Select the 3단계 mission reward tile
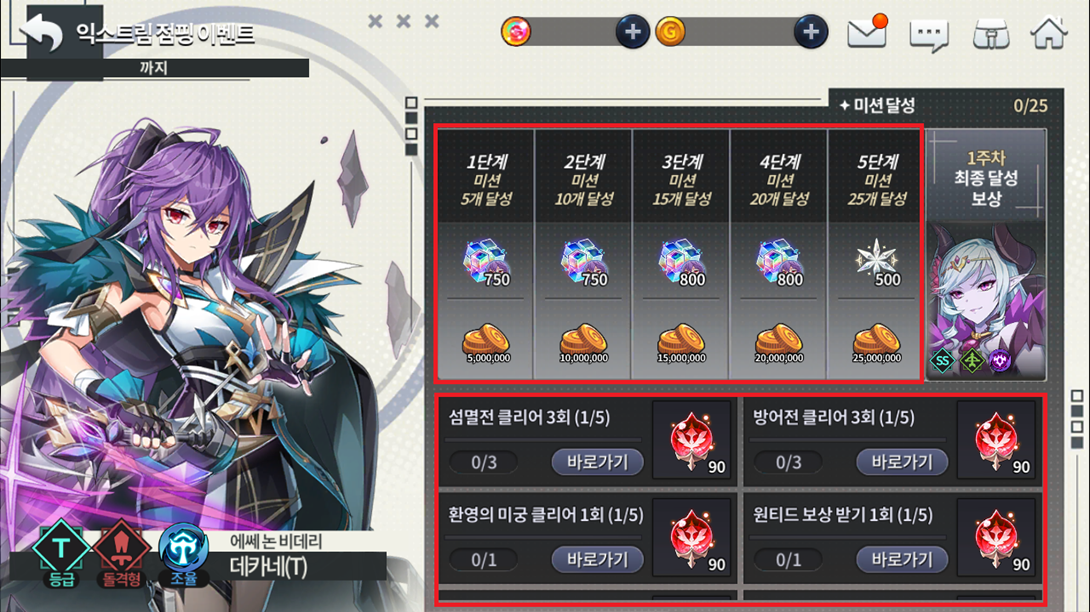This screenshot has height=612, width=1090. (x=680, y=254)
